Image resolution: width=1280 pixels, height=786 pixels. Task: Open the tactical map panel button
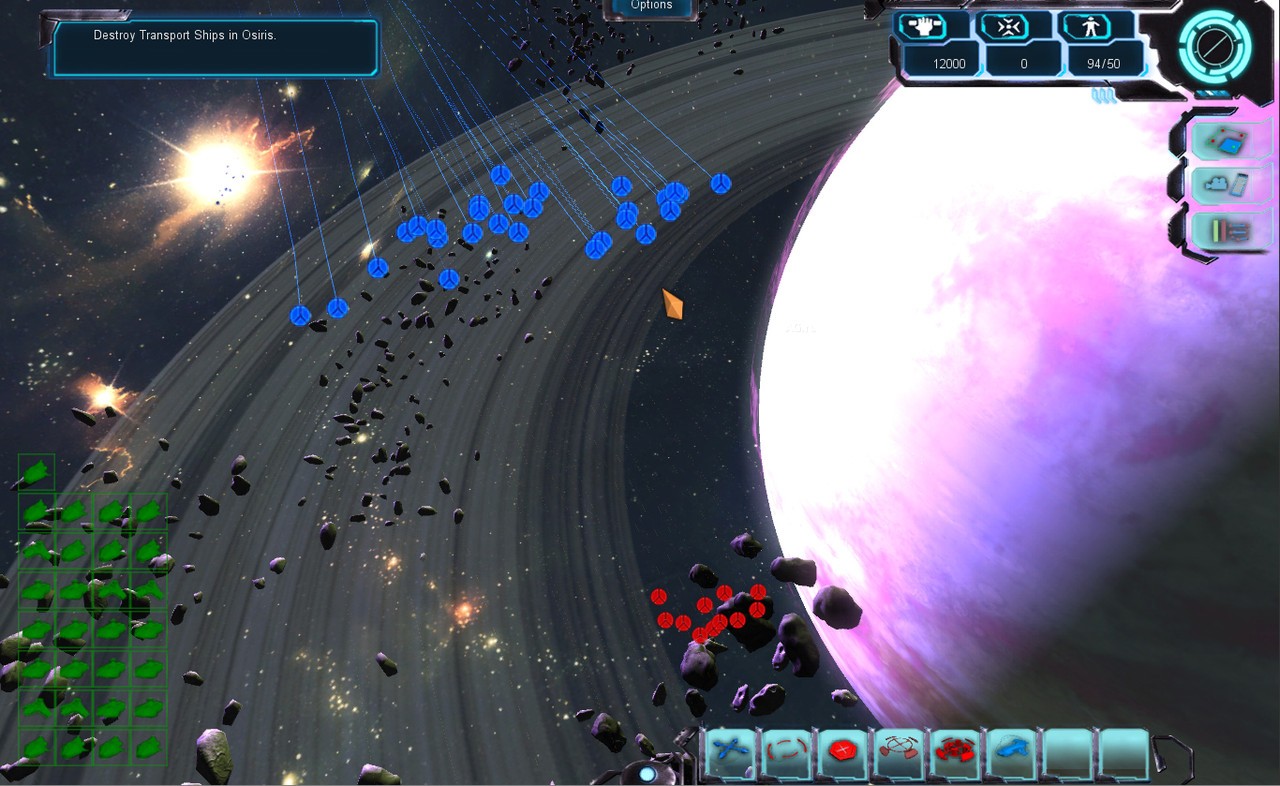(x=1230, y=142)
